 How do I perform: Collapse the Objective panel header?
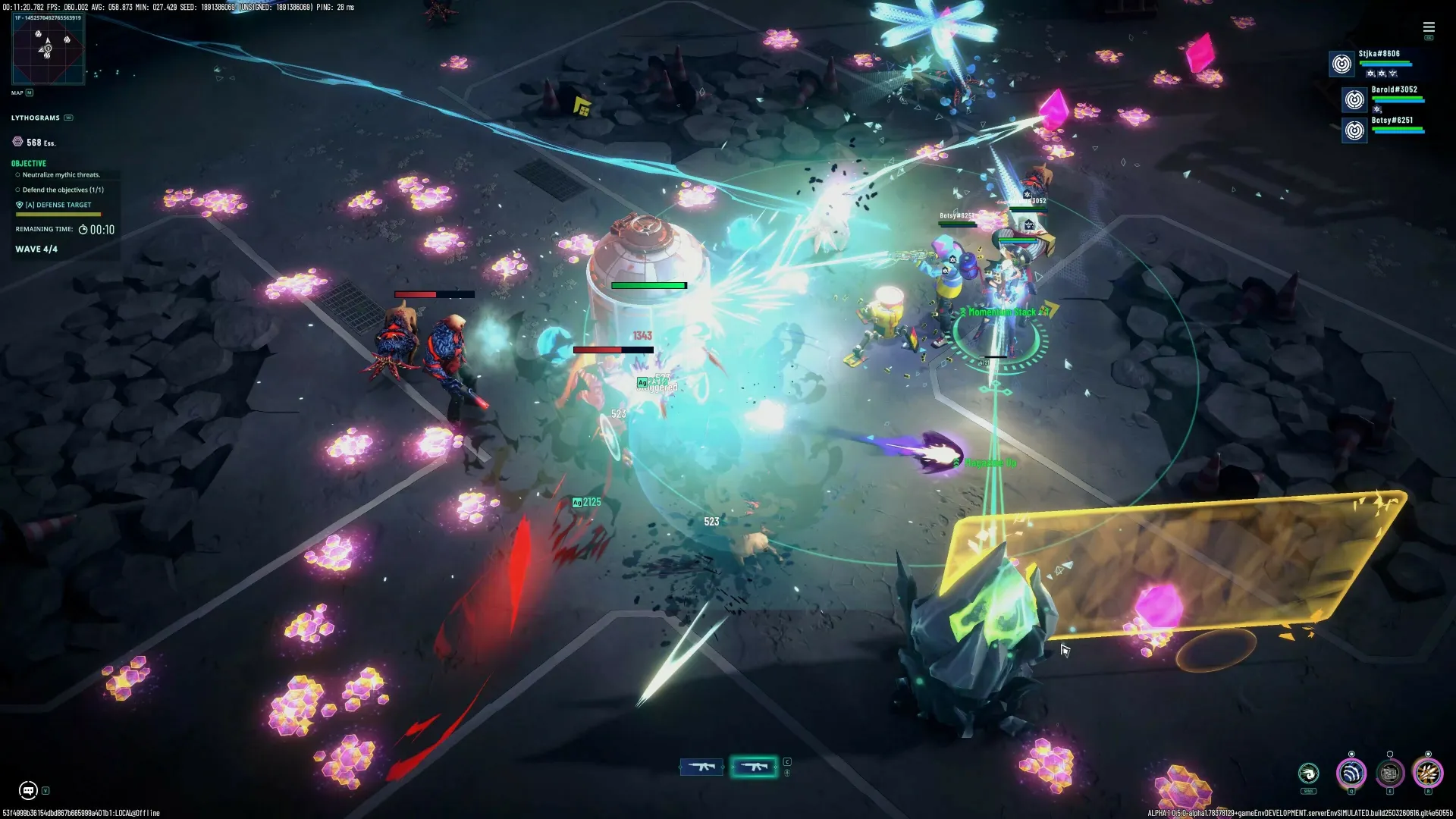point(28,163)
